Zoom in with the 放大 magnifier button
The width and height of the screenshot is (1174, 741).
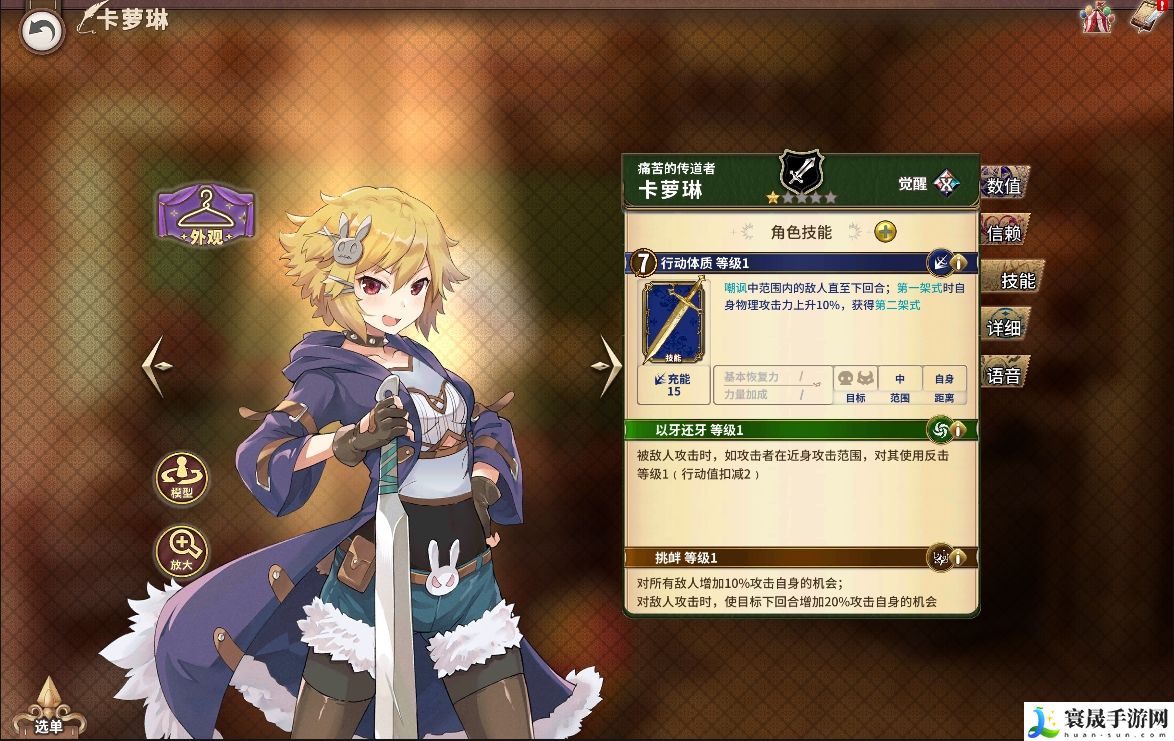click(181, 550)
